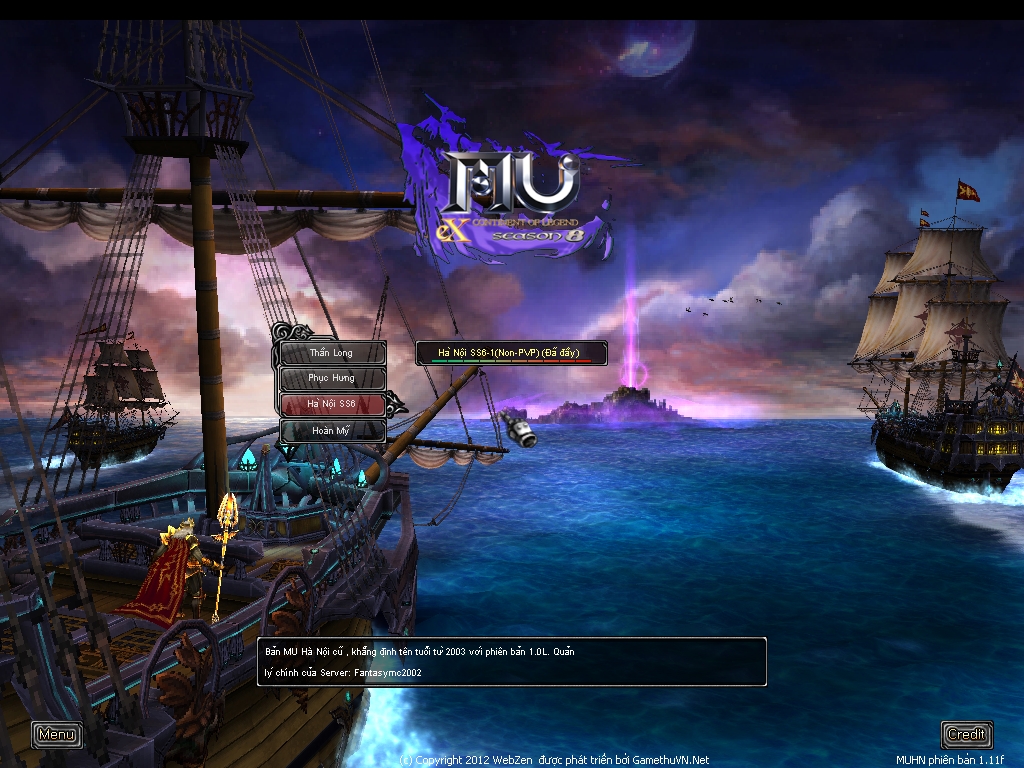Pick the Hoàn Mỹ server group
Image resolution: width=1024 pixels, height=768 pixels.
click(x=332, y=430)
